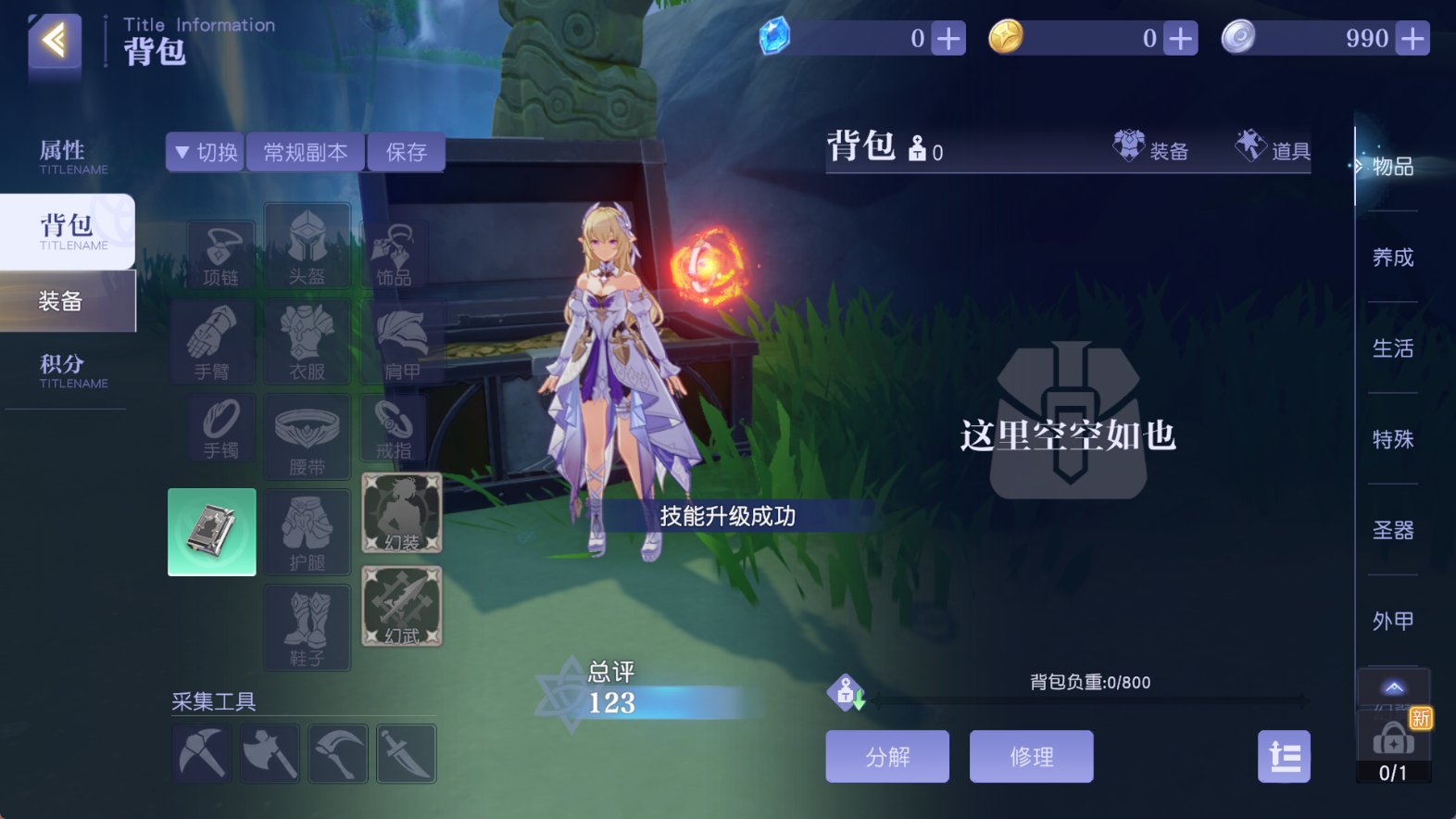Open the auto-sort inventory icon near bottom right
This screenshot has width=1456, height=819.
1284,756
